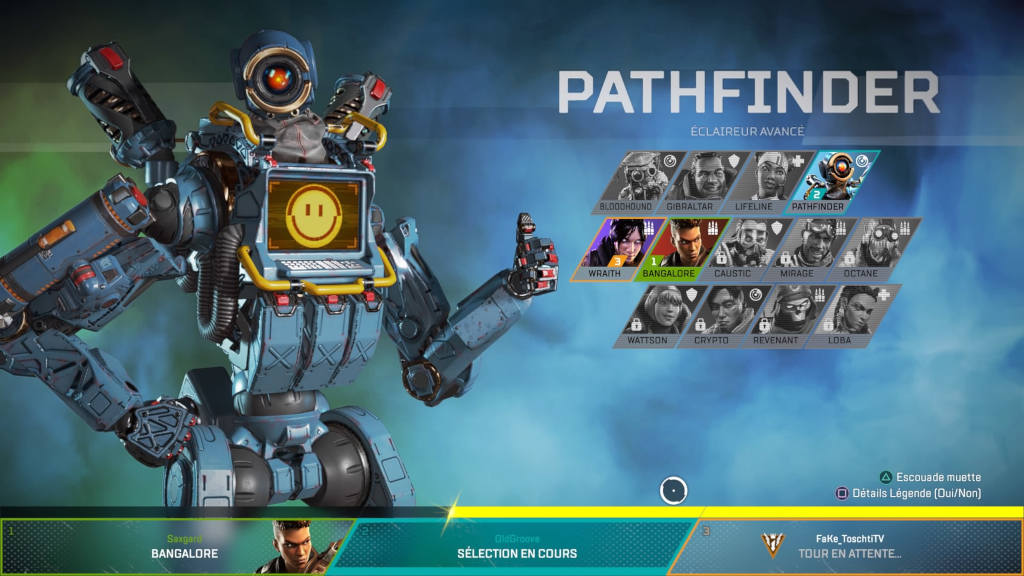
Task: Click FaKe_ToschtiTV's waiting squad slot
Action: (850, 547)
